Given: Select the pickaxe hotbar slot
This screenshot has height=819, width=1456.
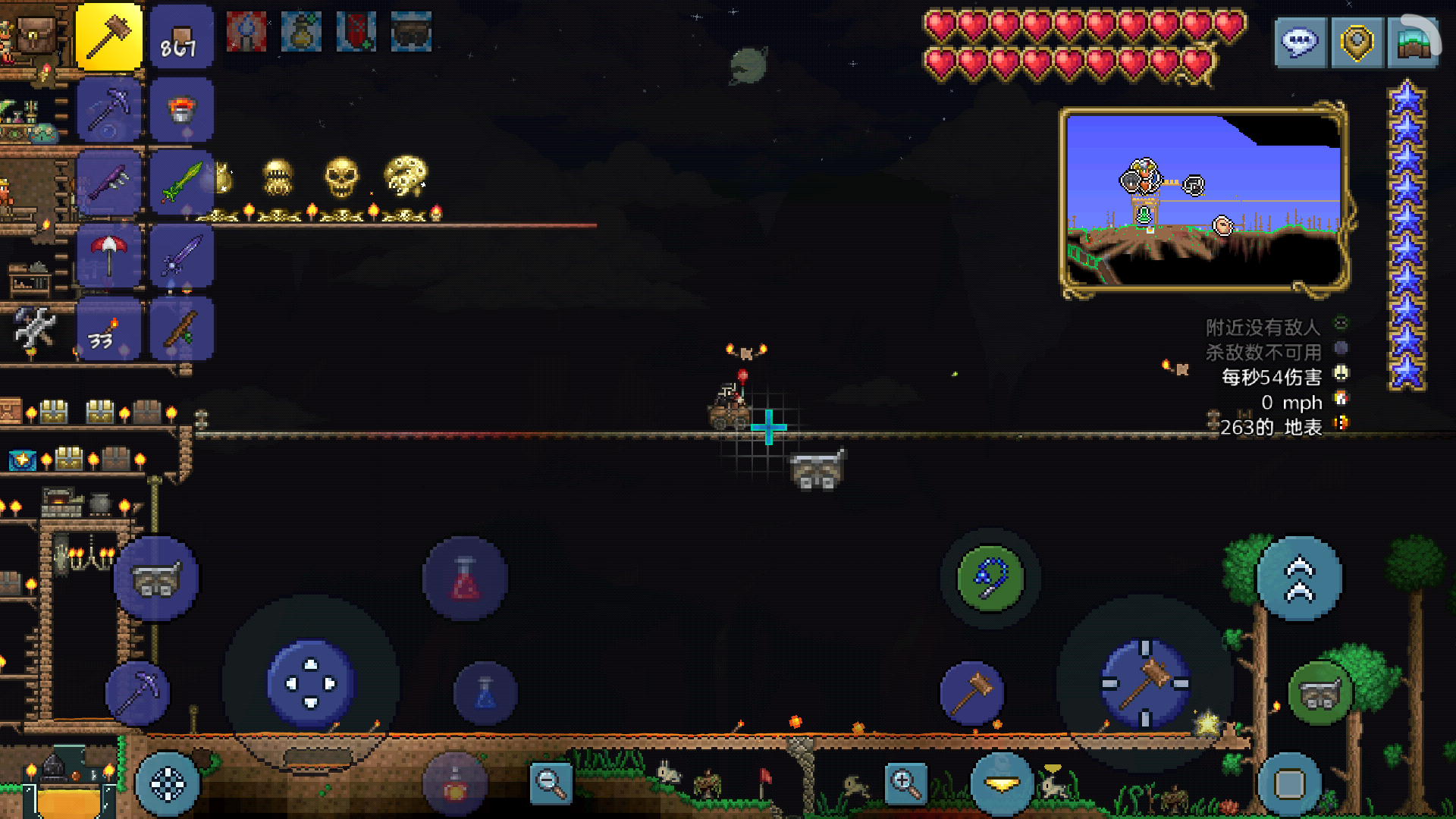Looking at the screenshot, I should (x=109, y=110).
